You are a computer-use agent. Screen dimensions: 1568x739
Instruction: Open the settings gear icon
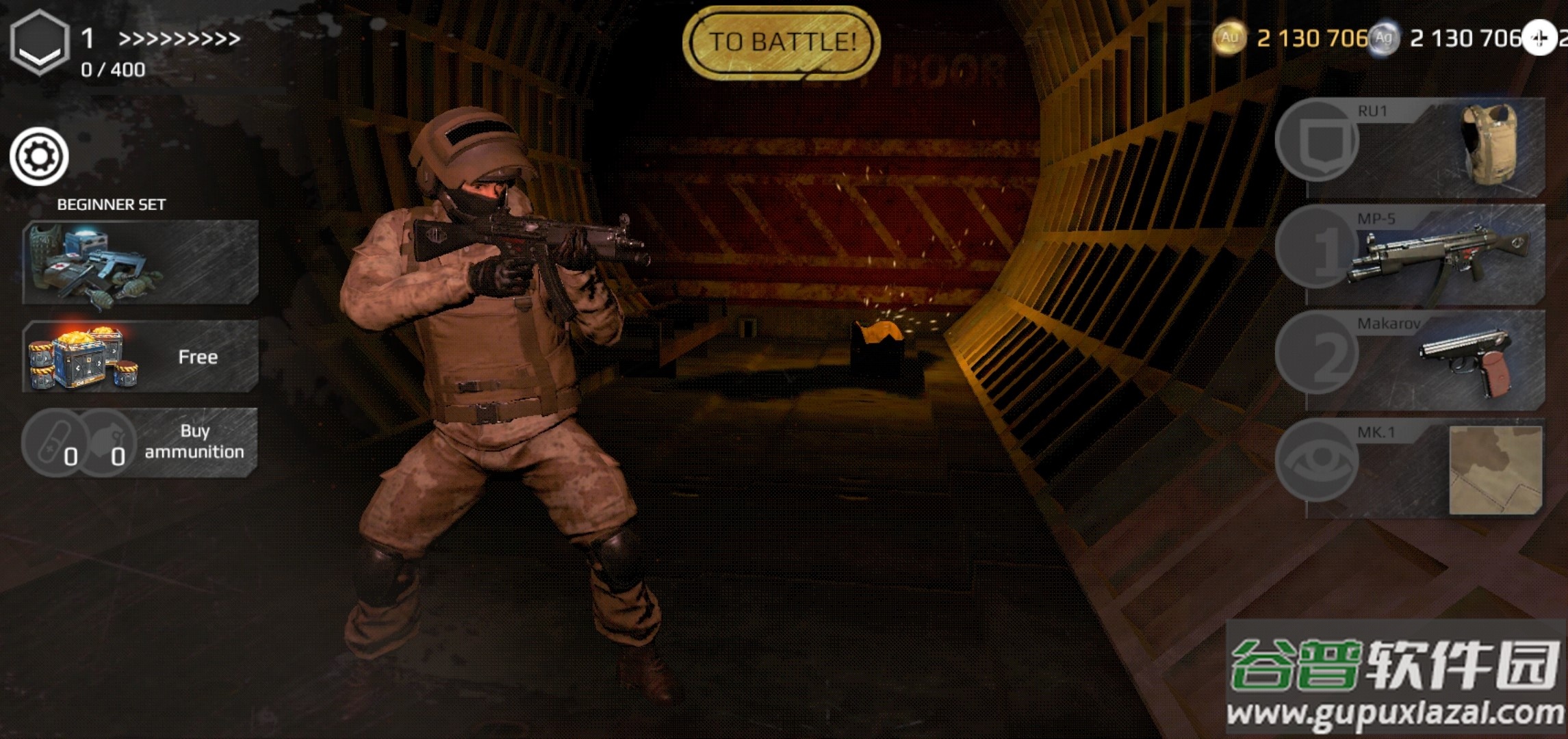(39, 157)
